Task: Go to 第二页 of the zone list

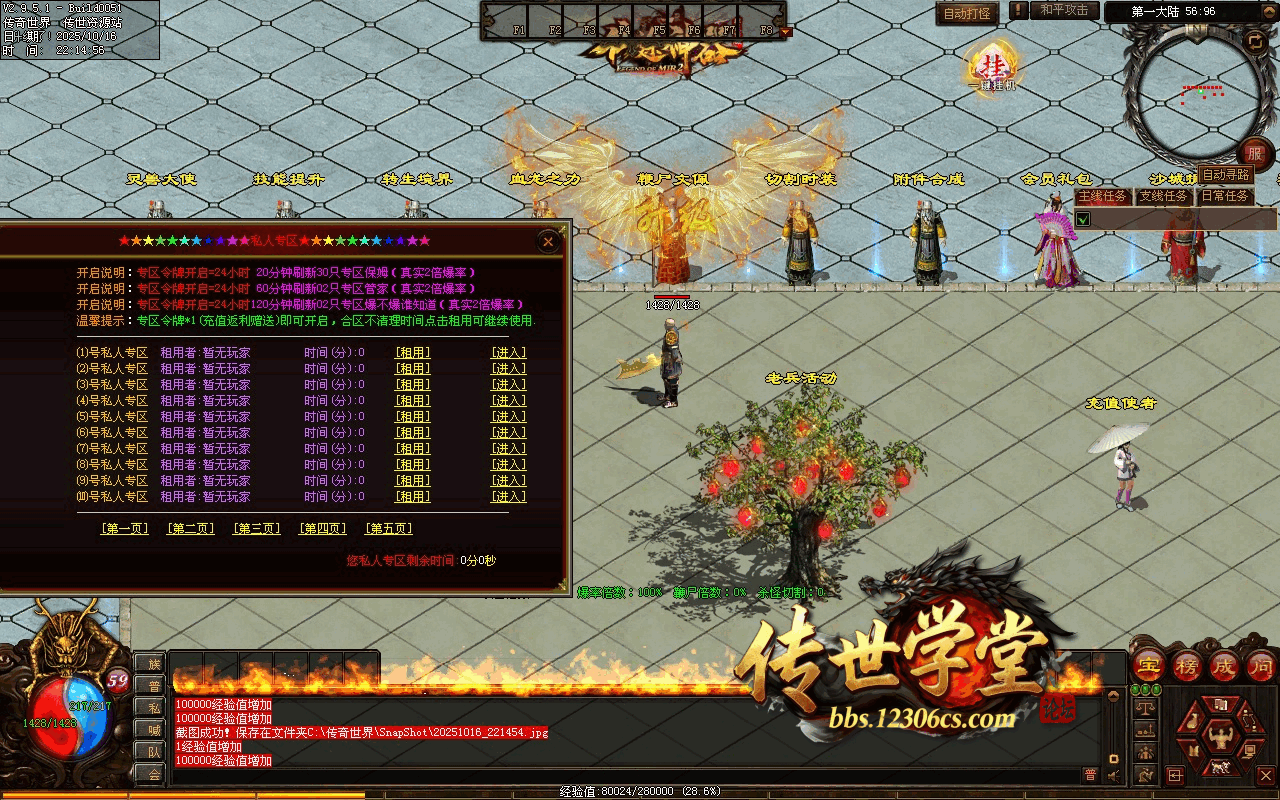Action: [x=190, y=529]
